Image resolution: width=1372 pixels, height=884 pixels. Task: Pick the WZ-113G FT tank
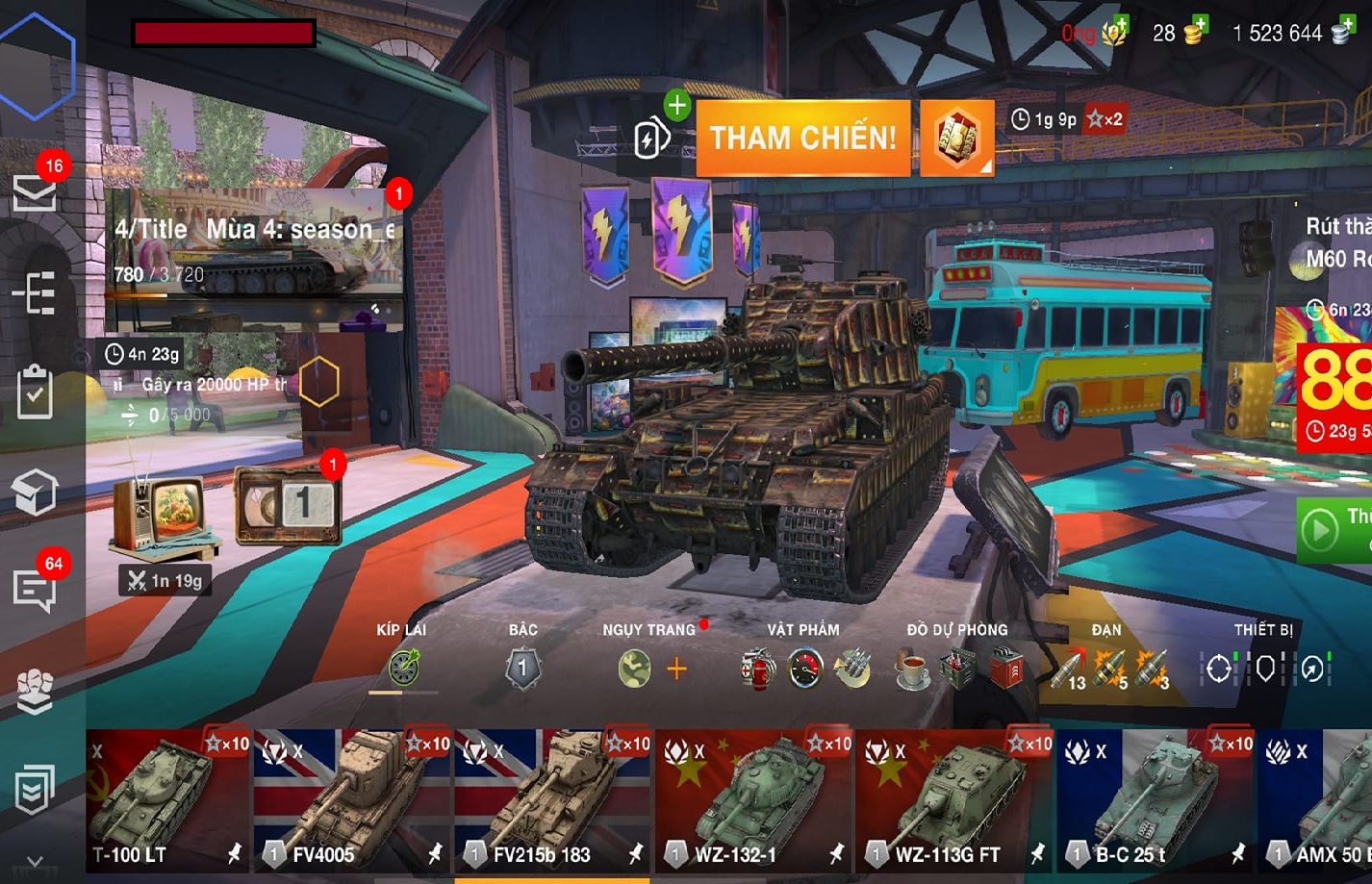pos(953,801)
